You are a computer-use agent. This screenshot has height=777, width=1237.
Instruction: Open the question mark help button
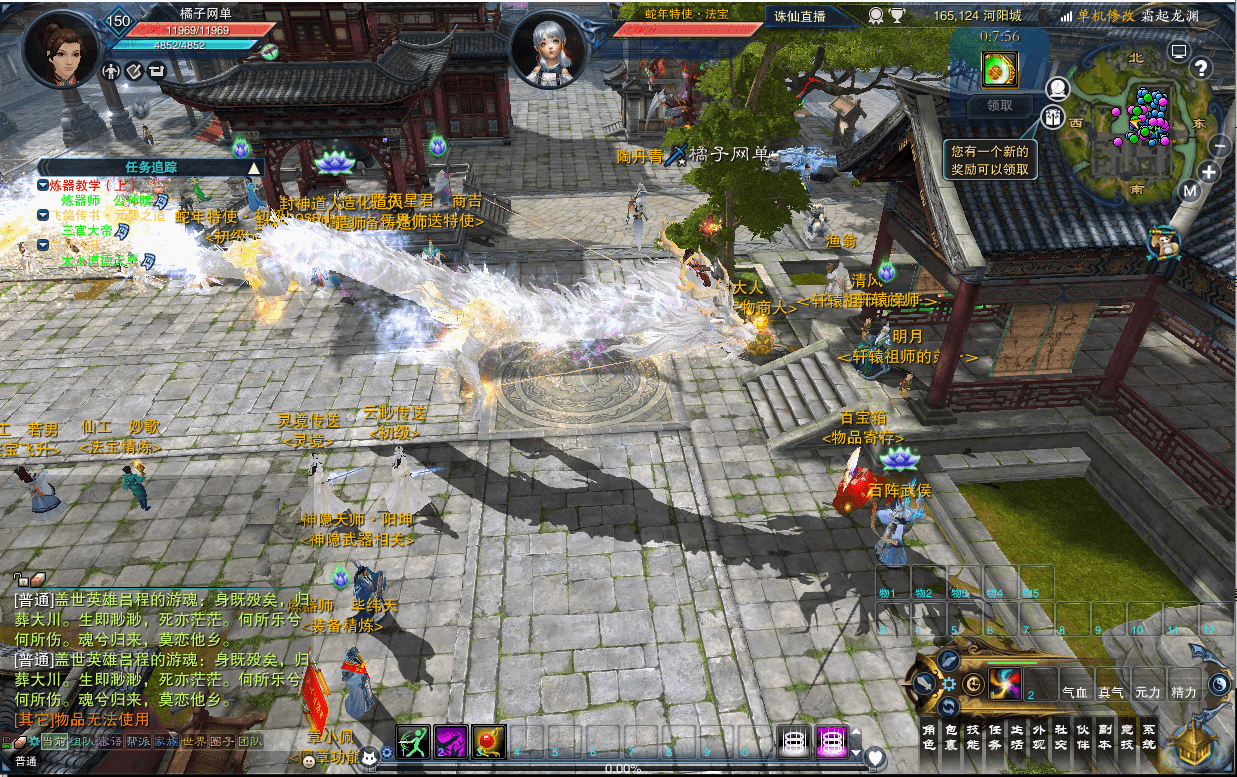(x=1201, y=68)
